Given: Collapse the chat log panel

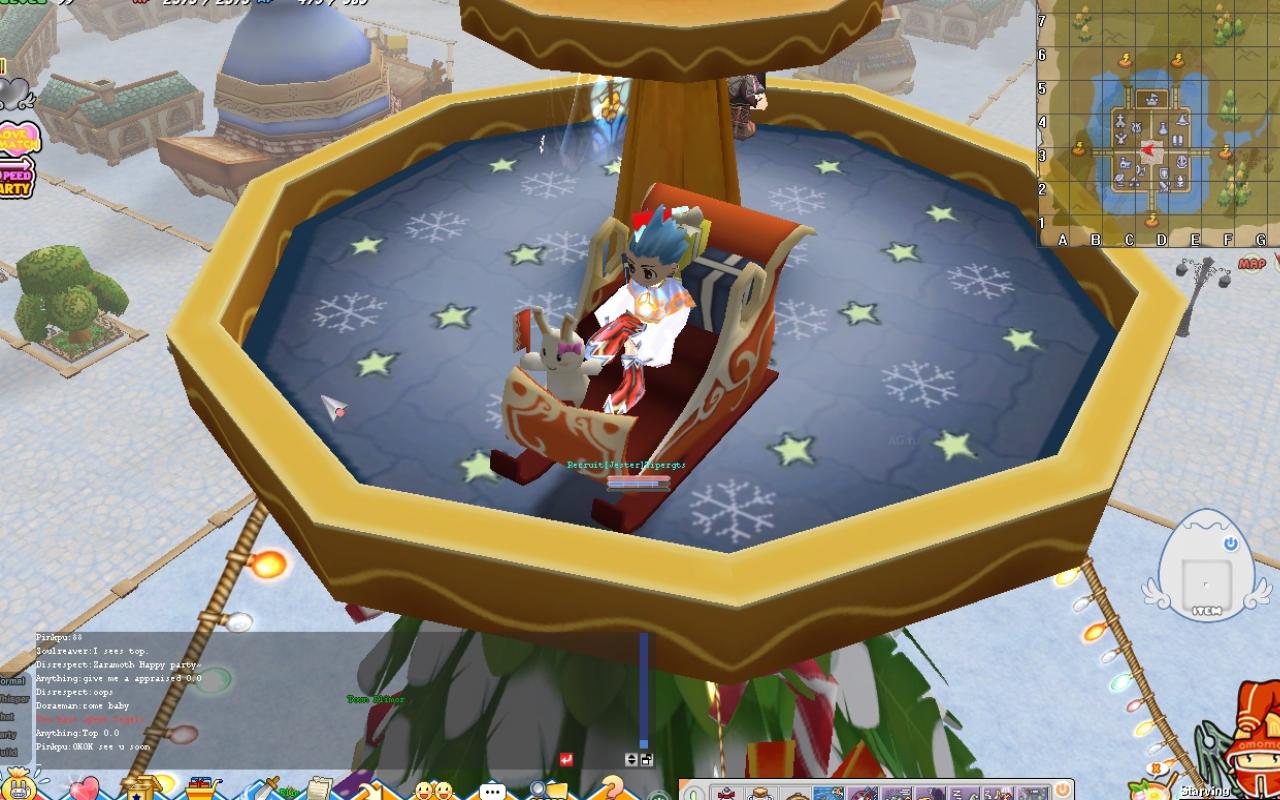Looking at the screenshot, I should tap(567, 758).
